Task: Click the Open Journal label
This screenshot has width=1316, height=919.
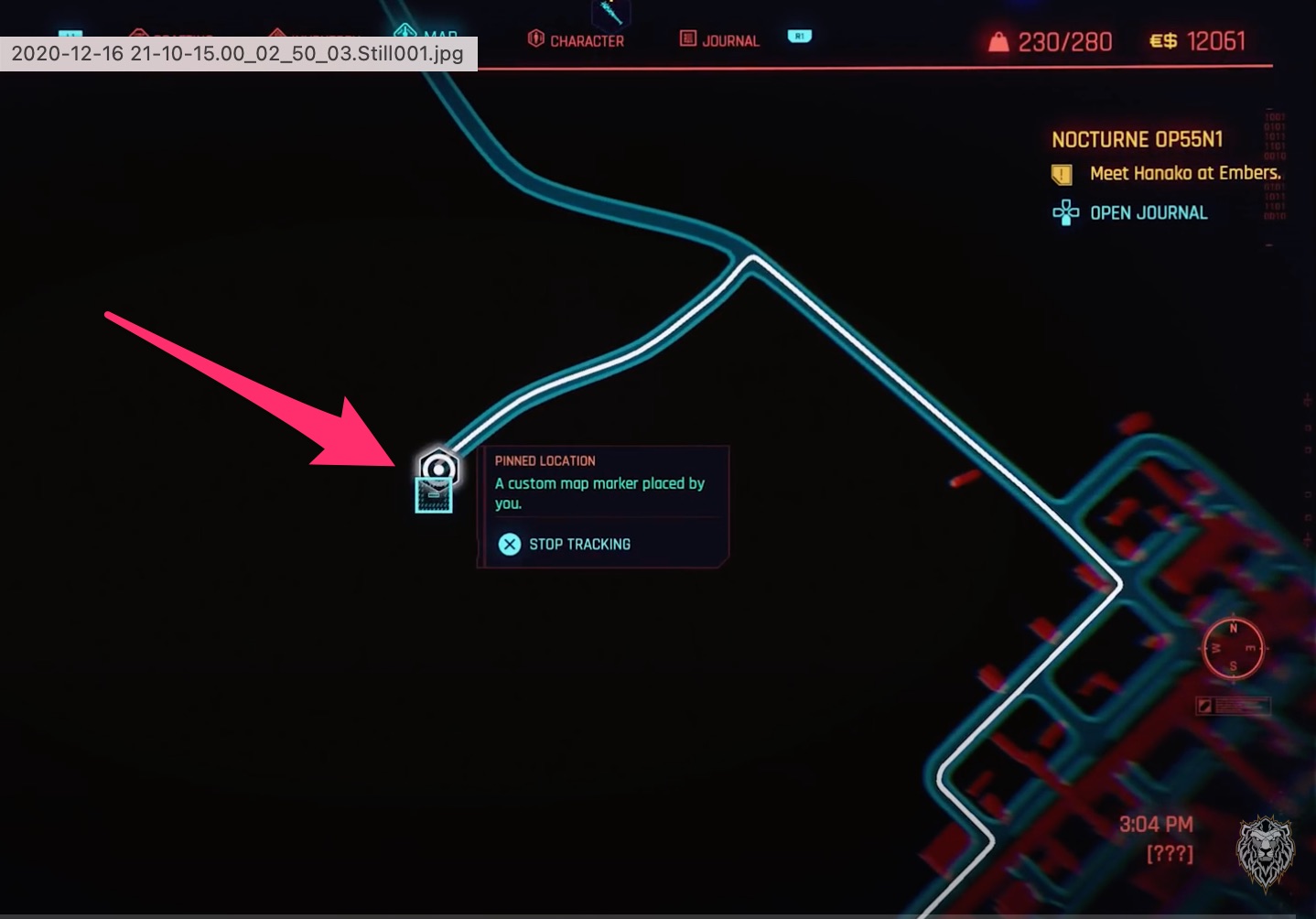Action: 1149,212
